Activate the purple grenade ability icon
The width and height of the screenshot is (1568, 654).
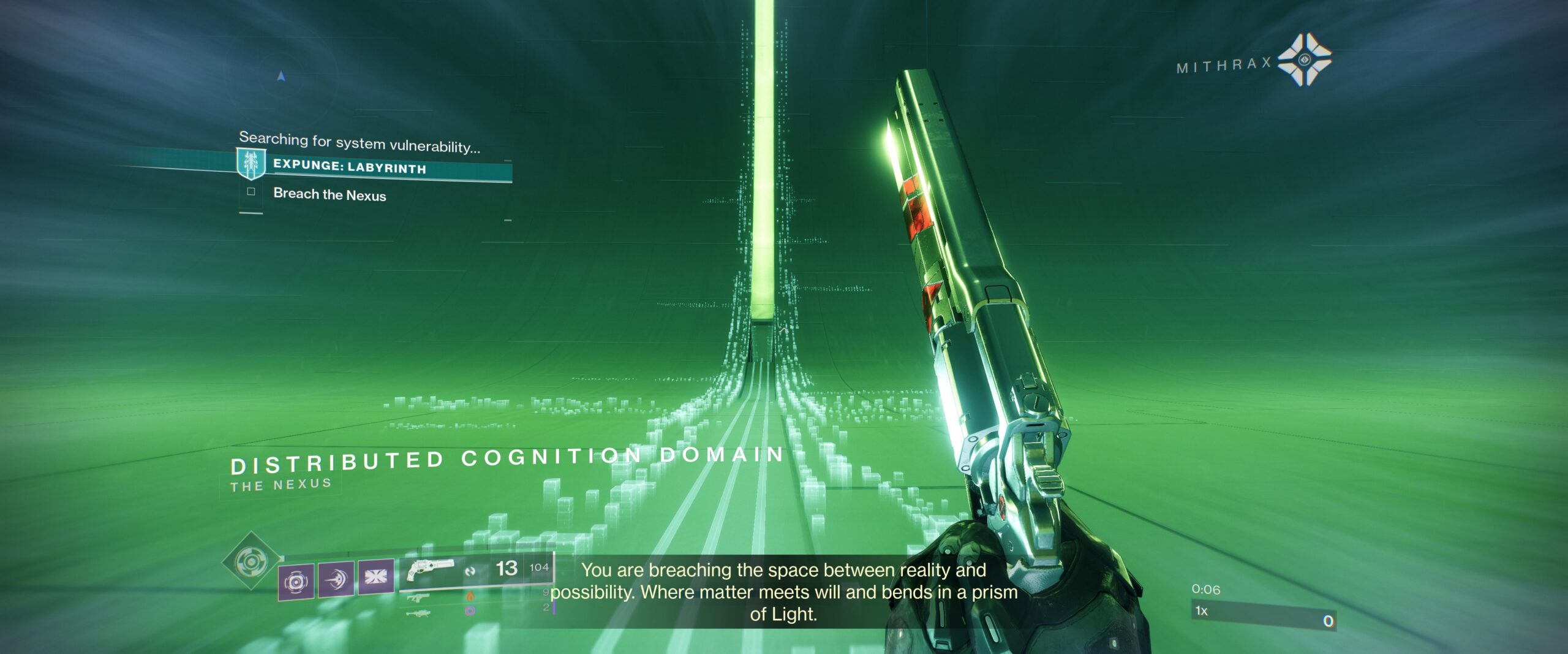(295, 581)
